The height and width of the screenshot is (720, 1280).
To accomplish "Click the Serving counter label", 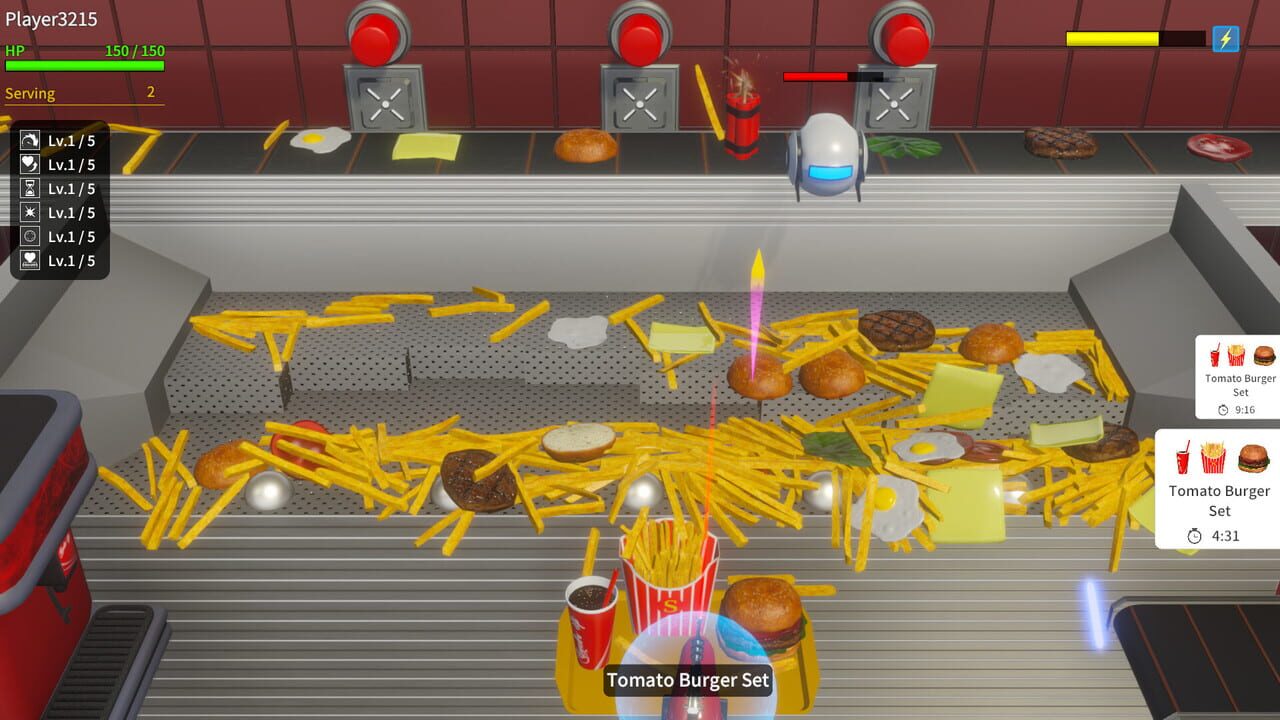I will [x=30, y=93].
